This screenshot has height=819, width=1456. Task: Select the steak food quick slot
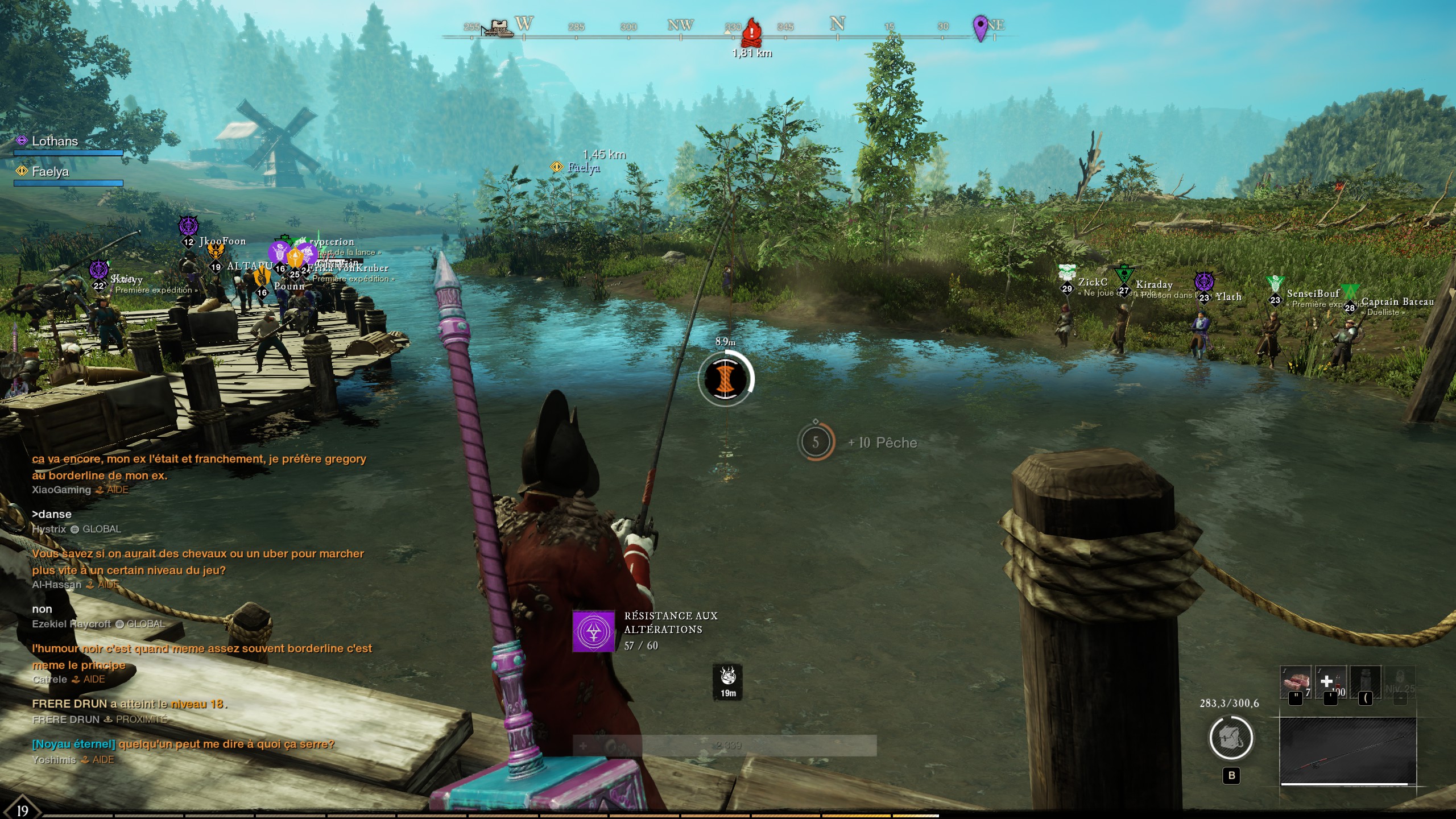pos(1296,681)
